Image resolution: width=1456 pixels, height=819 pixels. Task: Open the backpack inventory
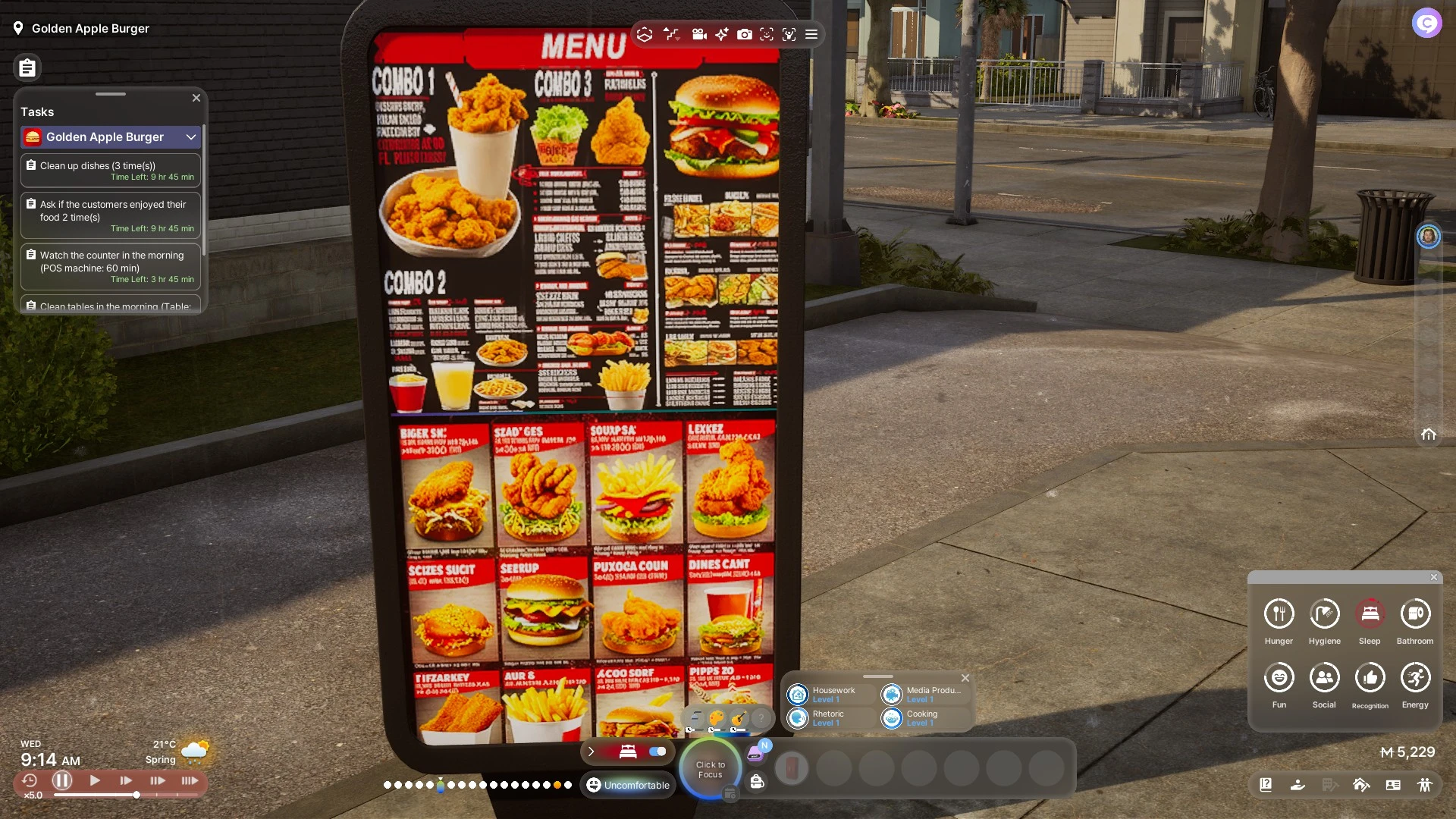click(x=757, y=782)
